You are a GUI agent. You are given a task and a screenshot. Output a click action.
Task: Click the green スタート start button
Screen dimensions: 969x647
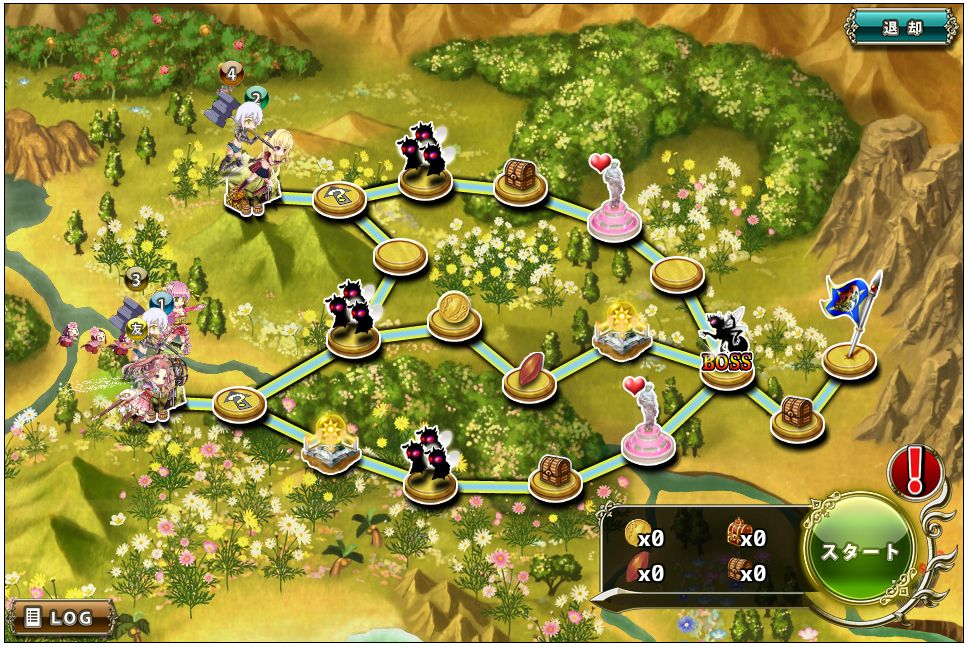pos(859,552)
